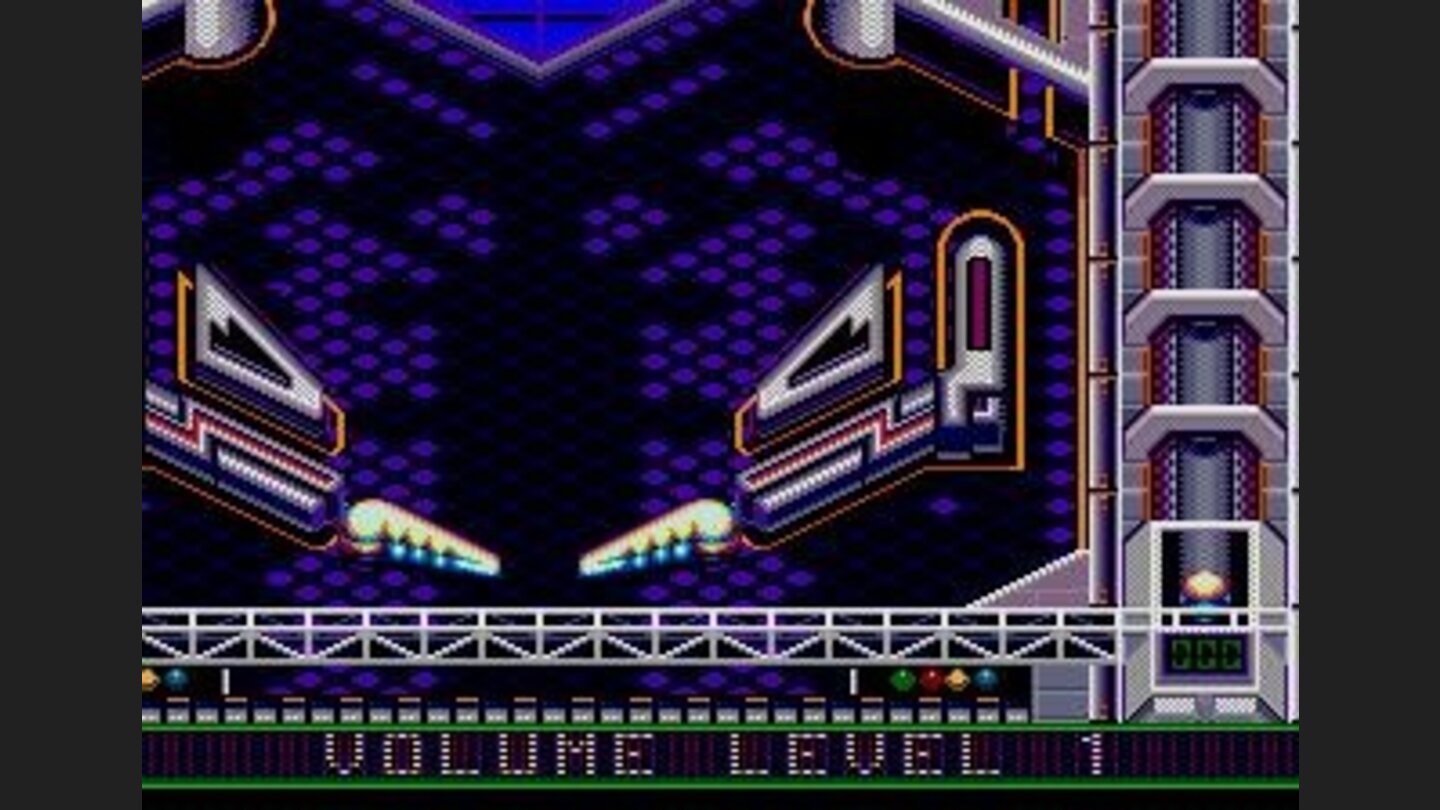Click the red gem status icon
Viewport: 1440px width, 810px height.
pos(929,678)
